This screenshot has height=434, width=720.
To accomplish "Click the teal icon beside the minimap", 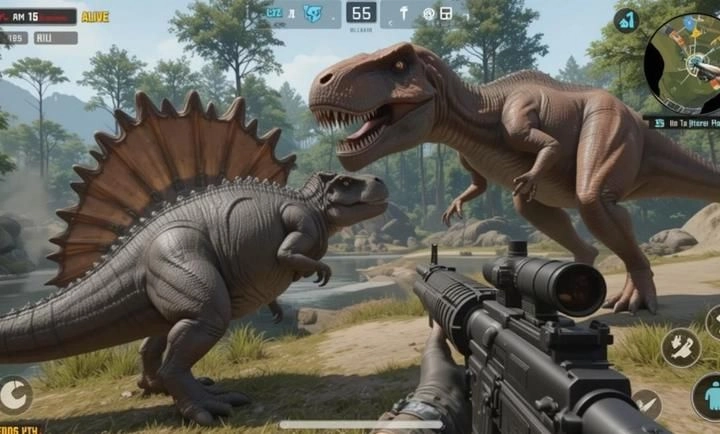I will click(626, 20).
